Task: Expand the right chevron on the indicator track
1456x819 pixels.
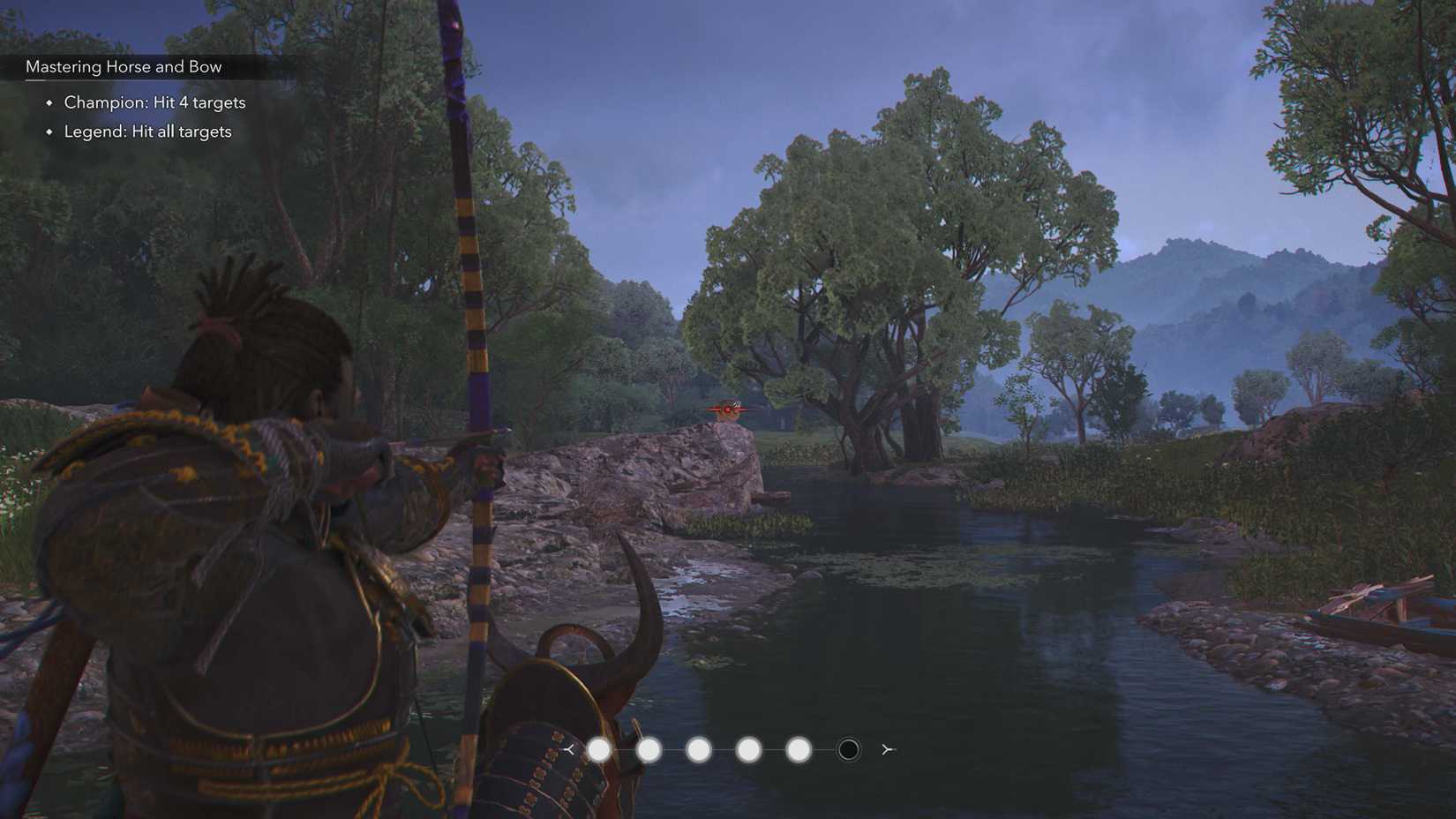Action: pos(886,749)
